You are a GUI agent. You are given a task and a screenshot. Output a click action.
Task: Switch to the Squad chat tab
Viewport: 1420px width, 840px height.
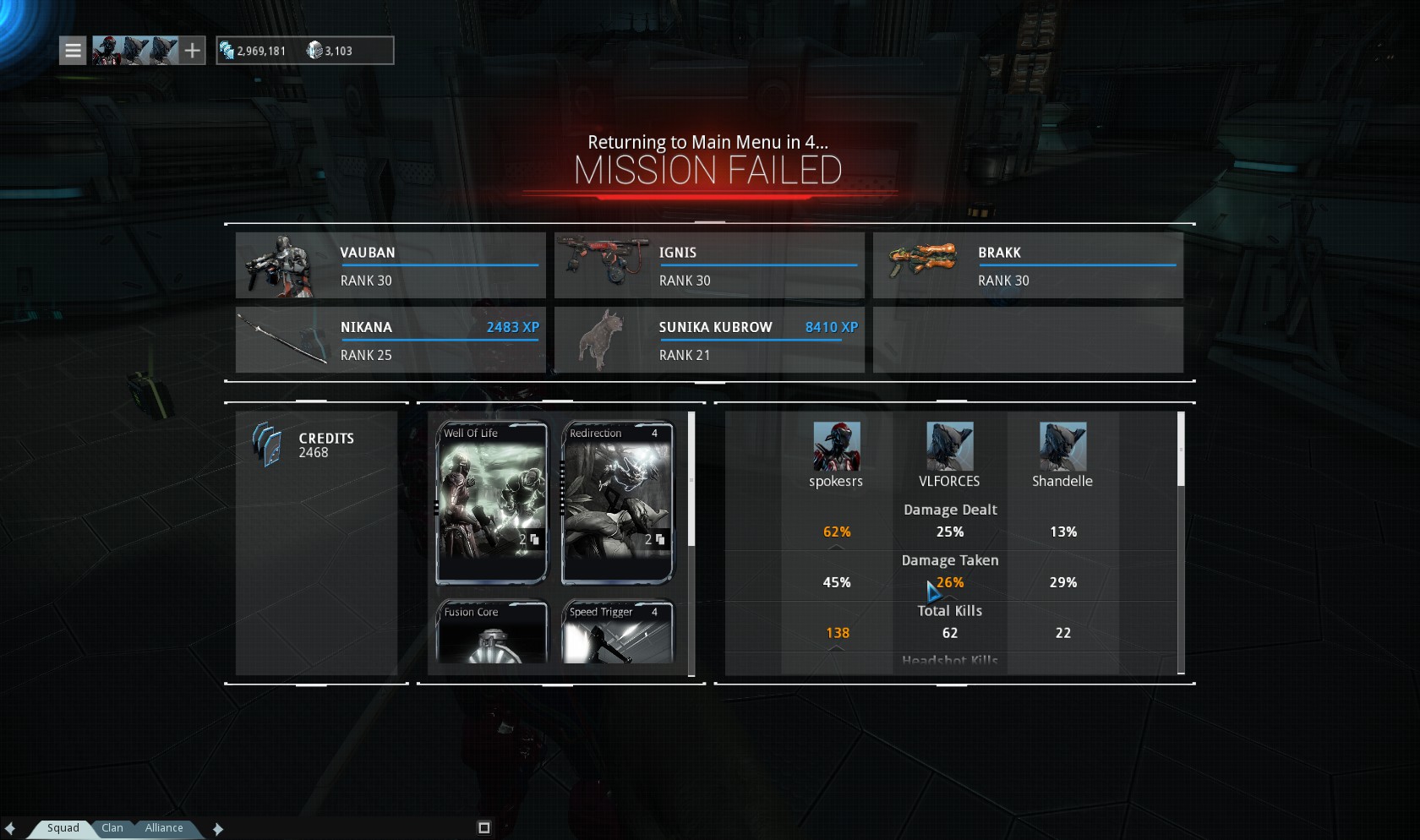click(63, 828)
